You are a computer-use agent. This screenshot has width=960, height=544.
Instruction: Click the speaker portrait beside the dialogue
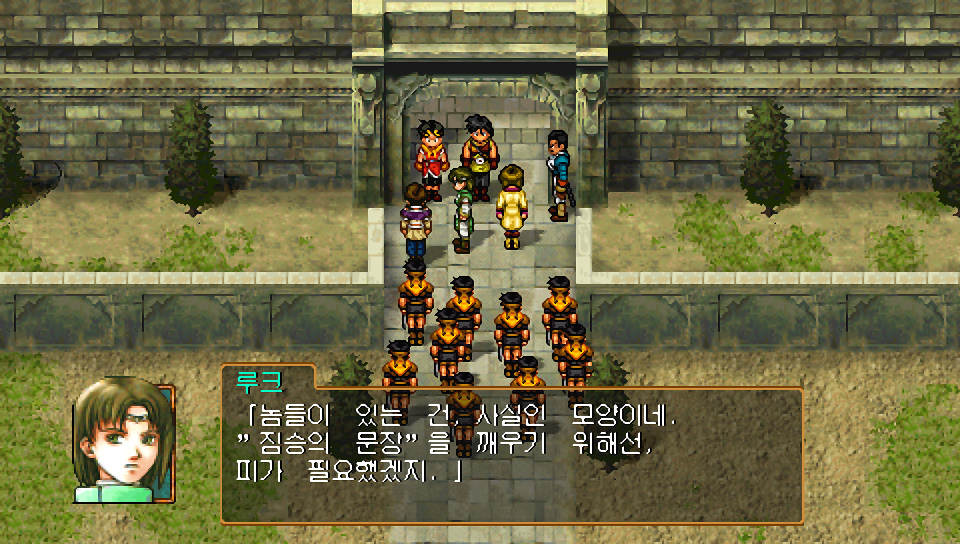click(x=123, y=441)
